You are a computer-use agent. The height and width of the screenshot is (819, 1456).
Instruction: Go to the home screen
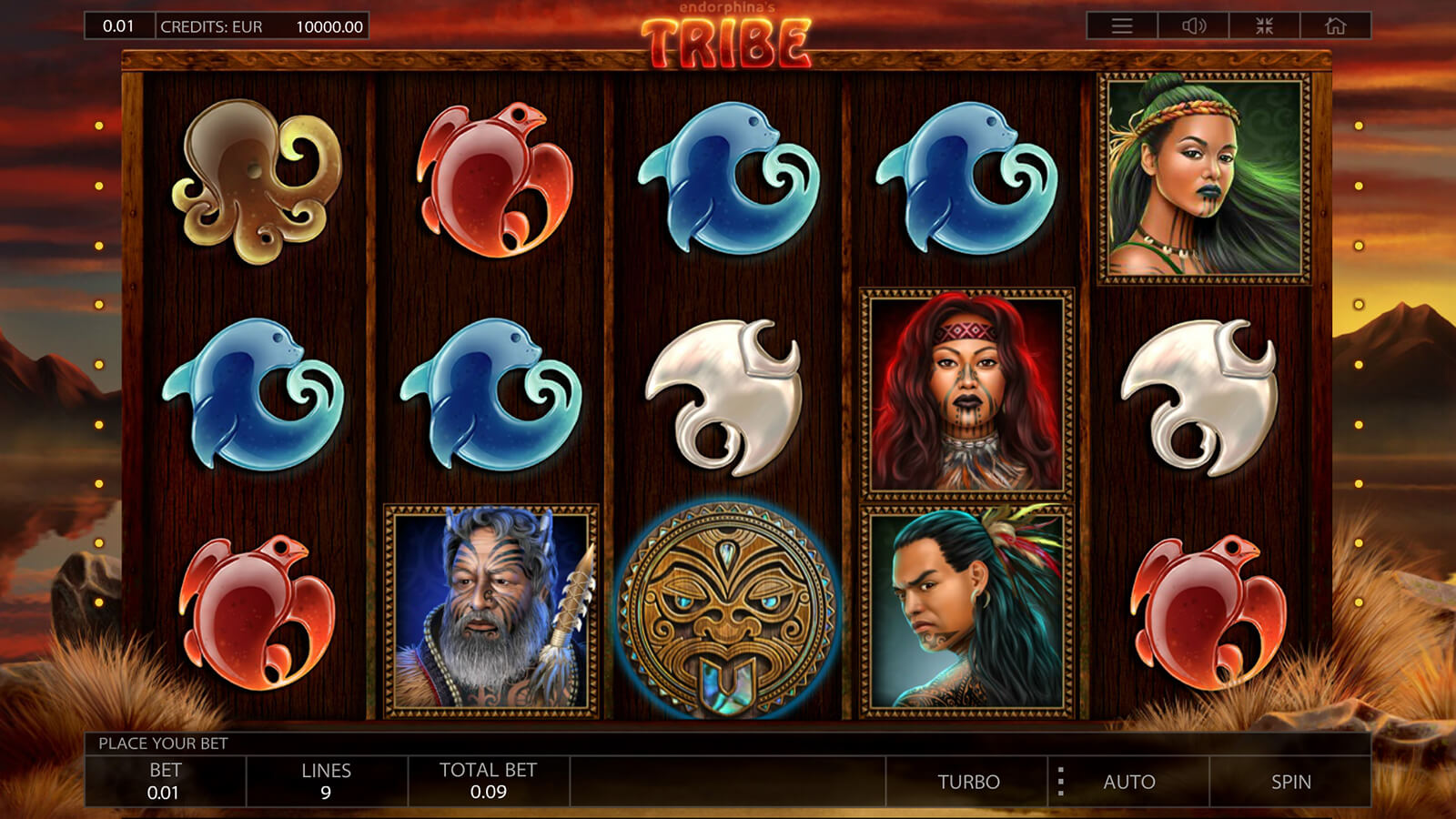1335,25
